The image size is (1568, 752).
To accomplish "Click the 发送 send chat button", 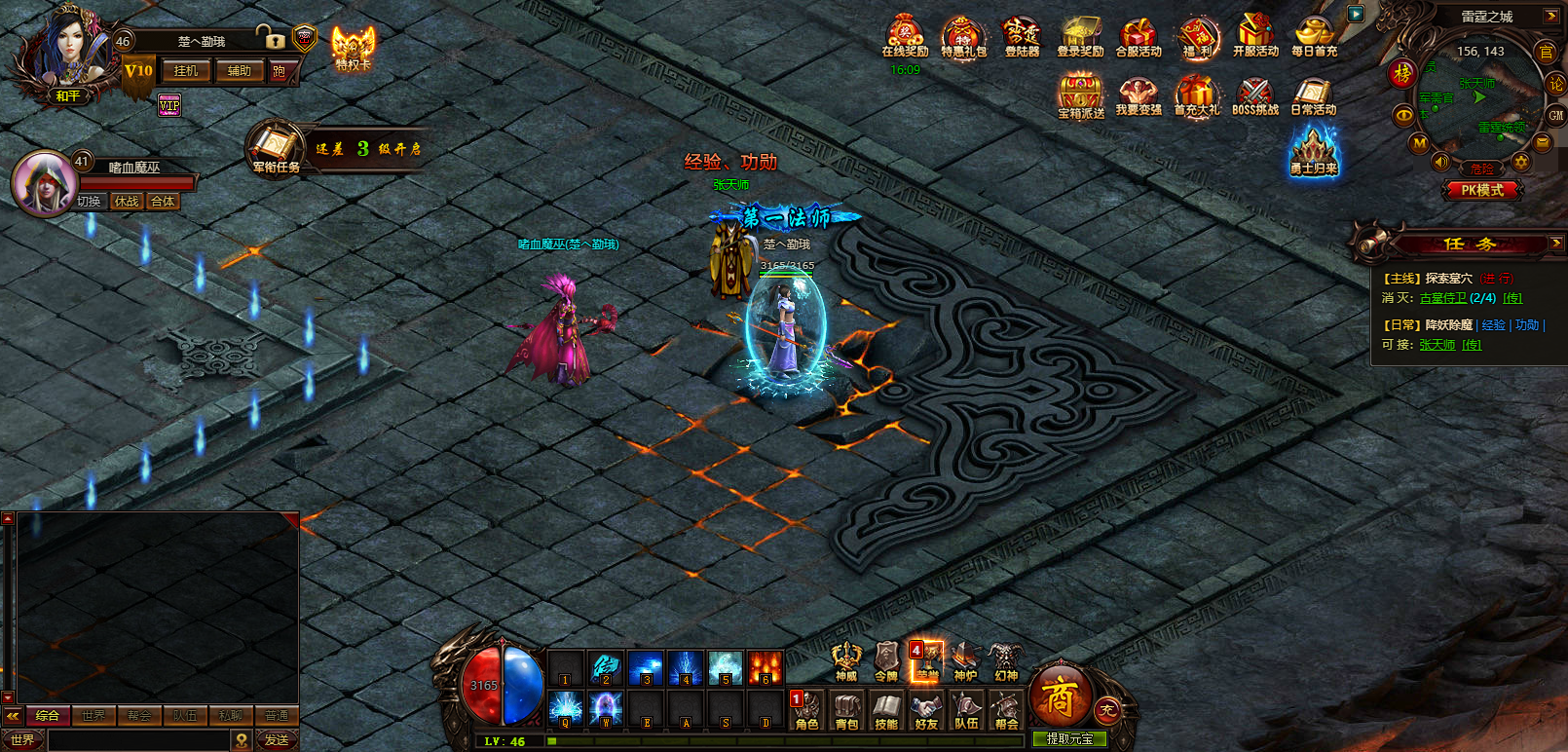I will point(277,740).
